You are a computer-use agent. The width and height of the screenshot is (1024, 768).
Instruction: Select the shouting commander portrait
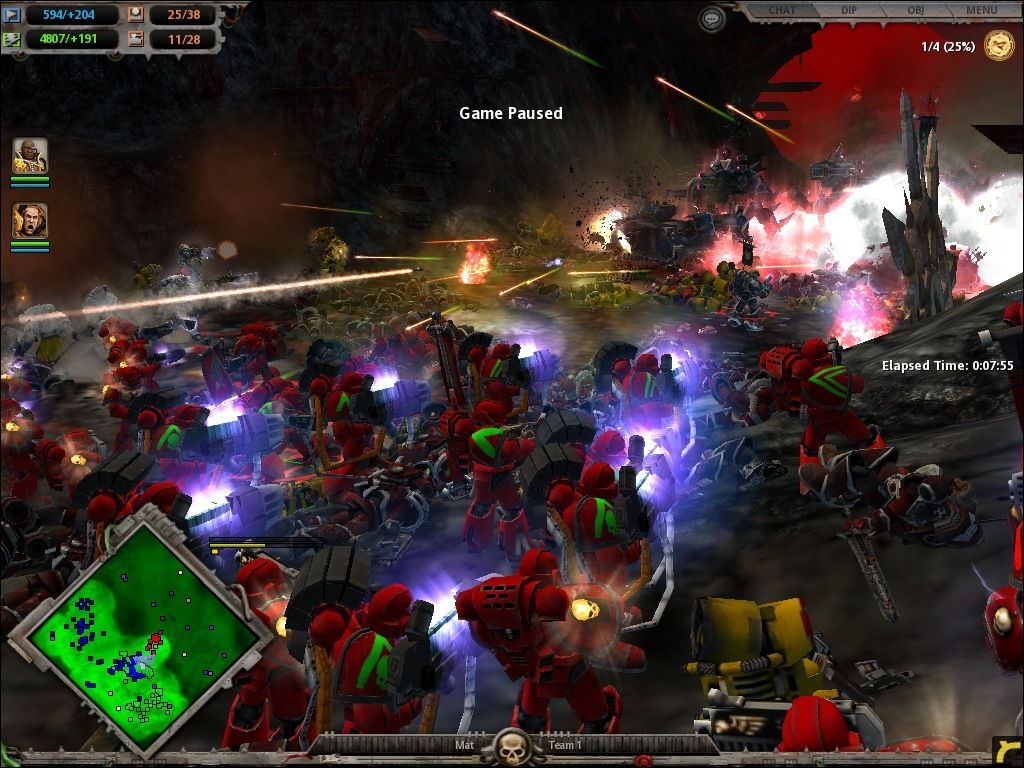pos(30,221)
